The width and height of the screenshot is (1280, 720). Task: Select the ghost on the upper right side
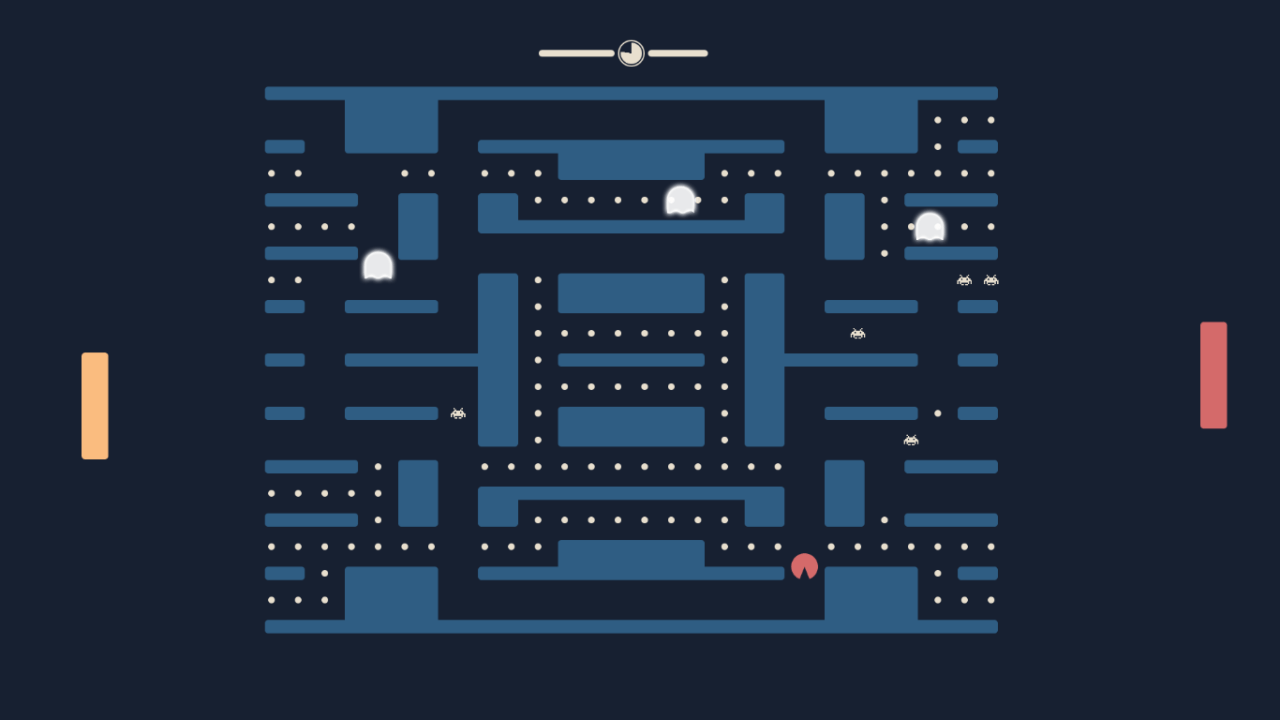pos(927,228)
